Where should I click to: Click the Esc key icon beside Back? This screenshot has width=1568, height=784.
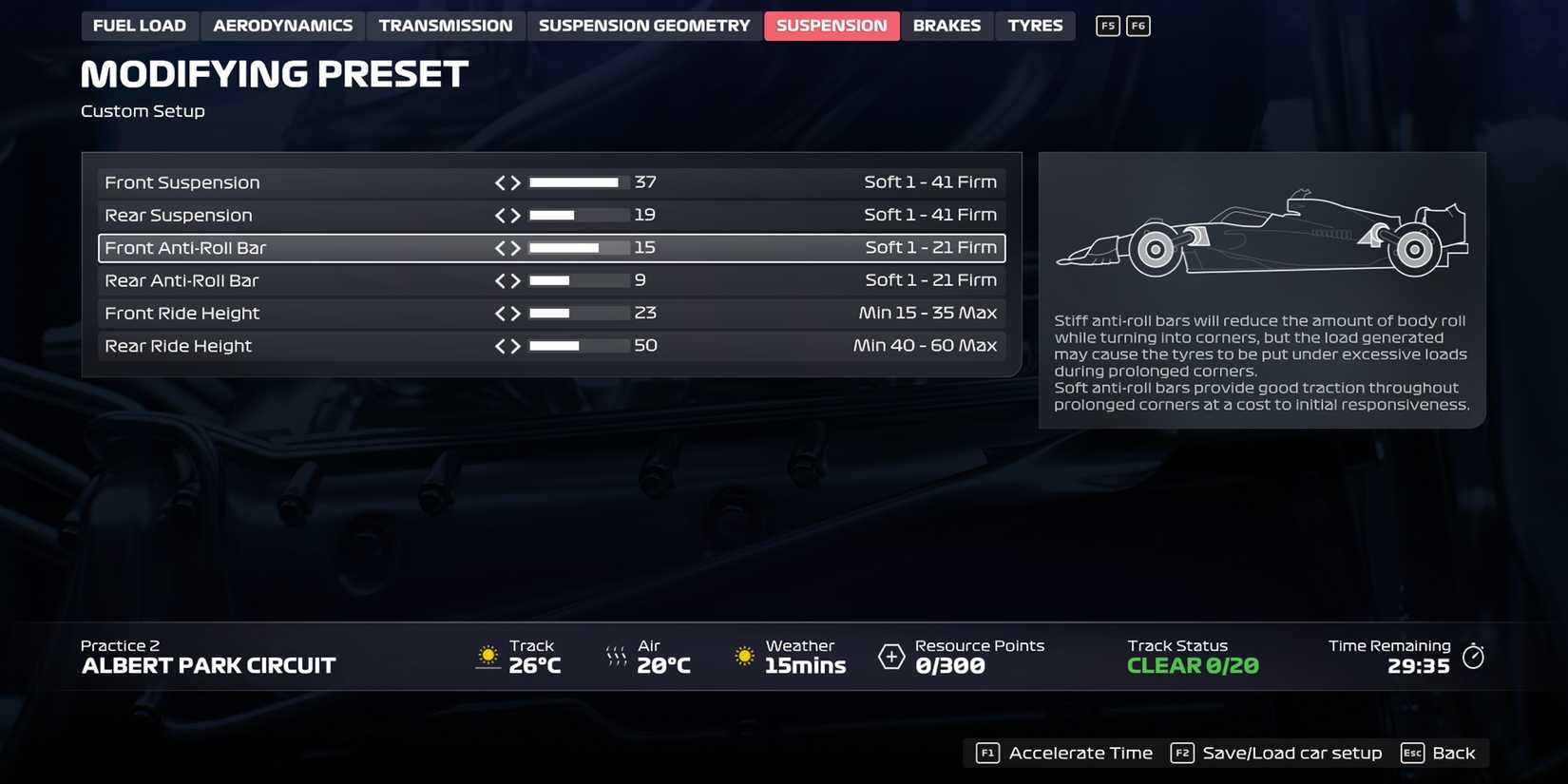[1412, 752]
